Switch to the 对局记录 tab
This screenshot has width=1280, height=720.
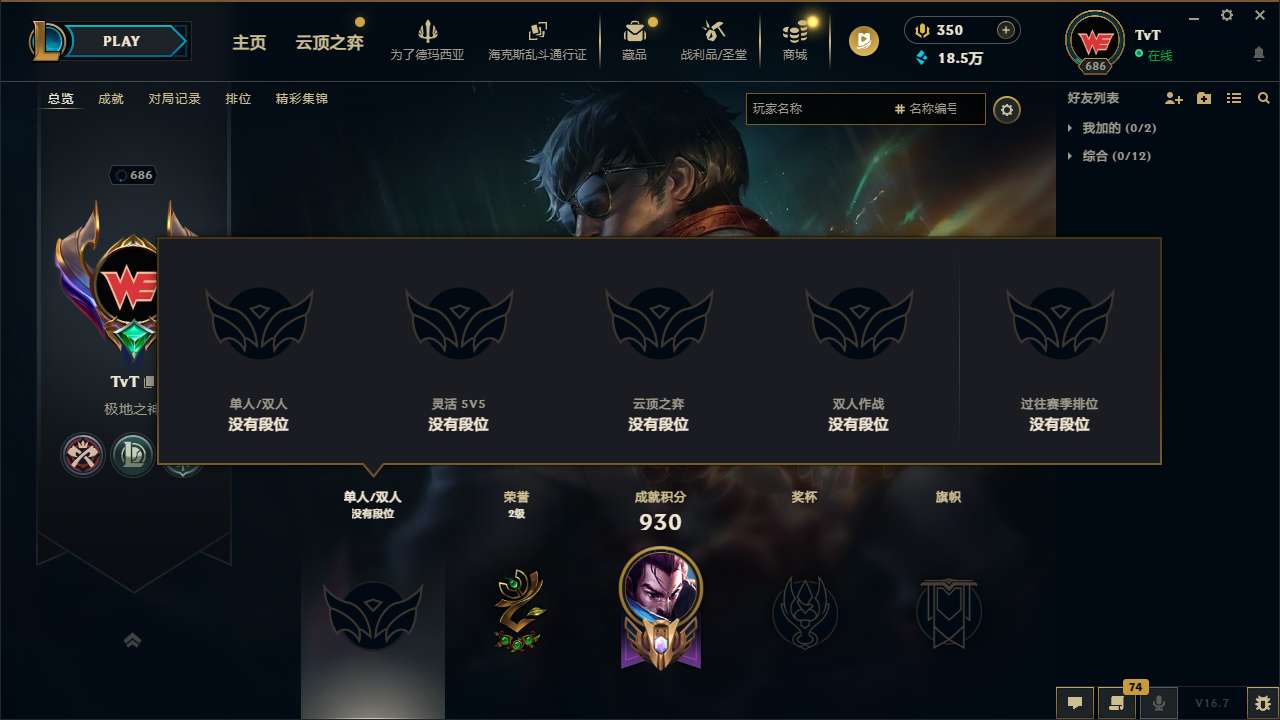tap(175, 99)
